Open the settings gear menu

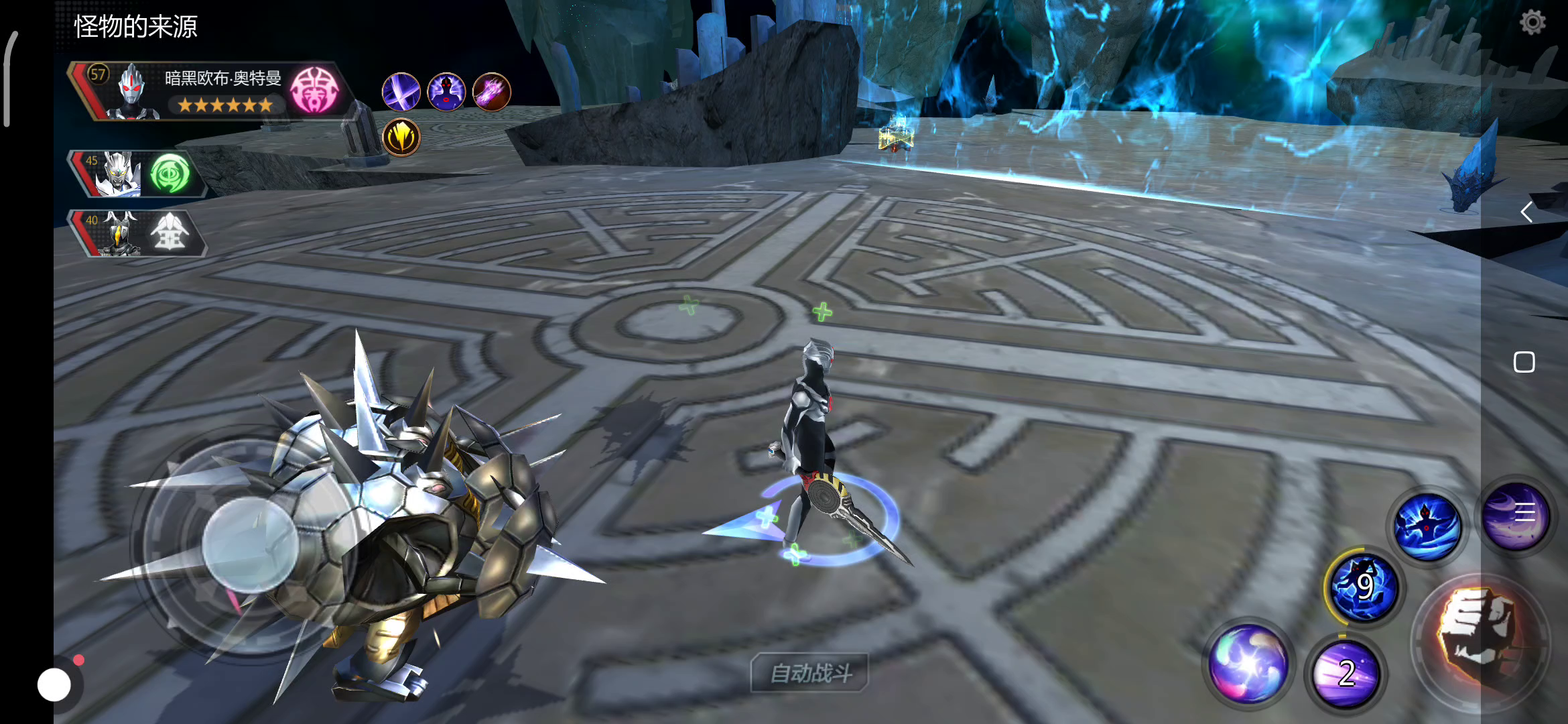(1532, 23)
